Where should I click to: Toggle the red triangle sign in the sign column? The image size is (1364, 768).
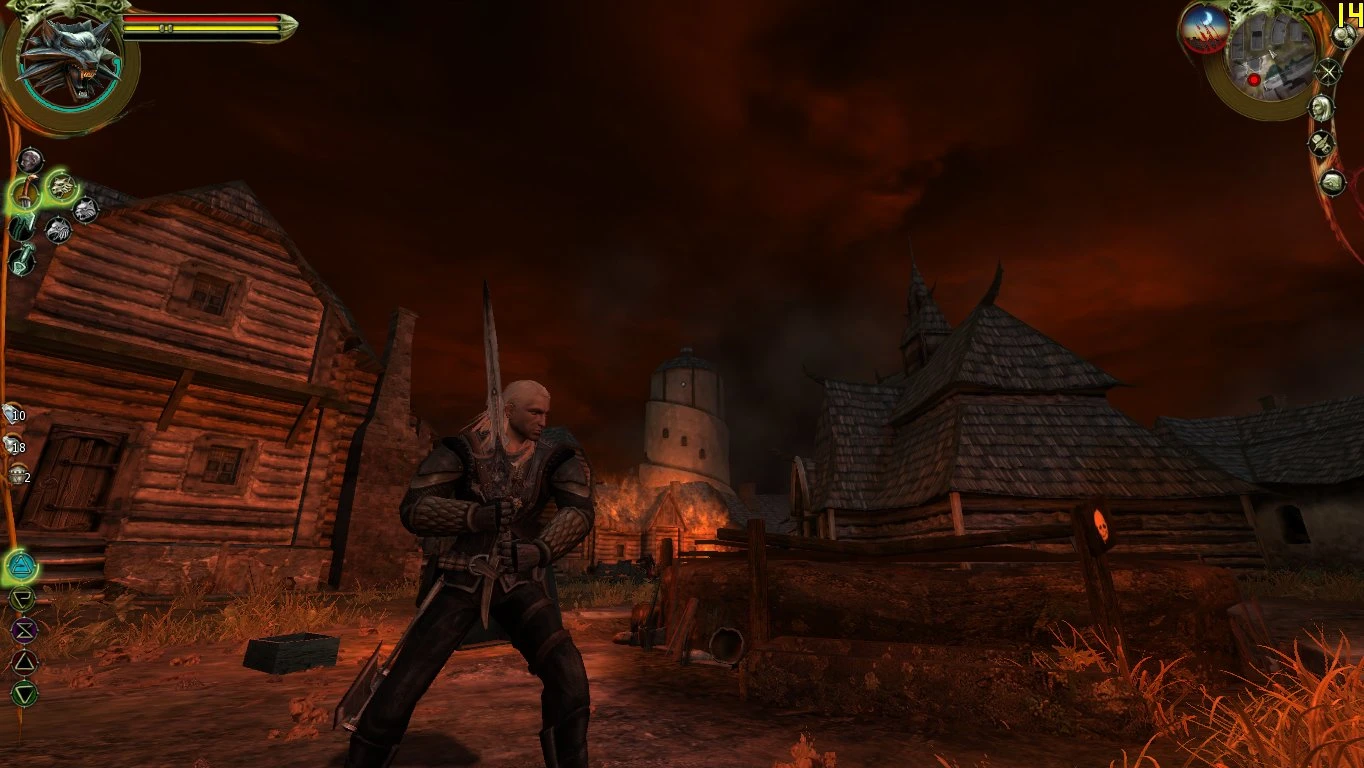[x=25, y=661]
